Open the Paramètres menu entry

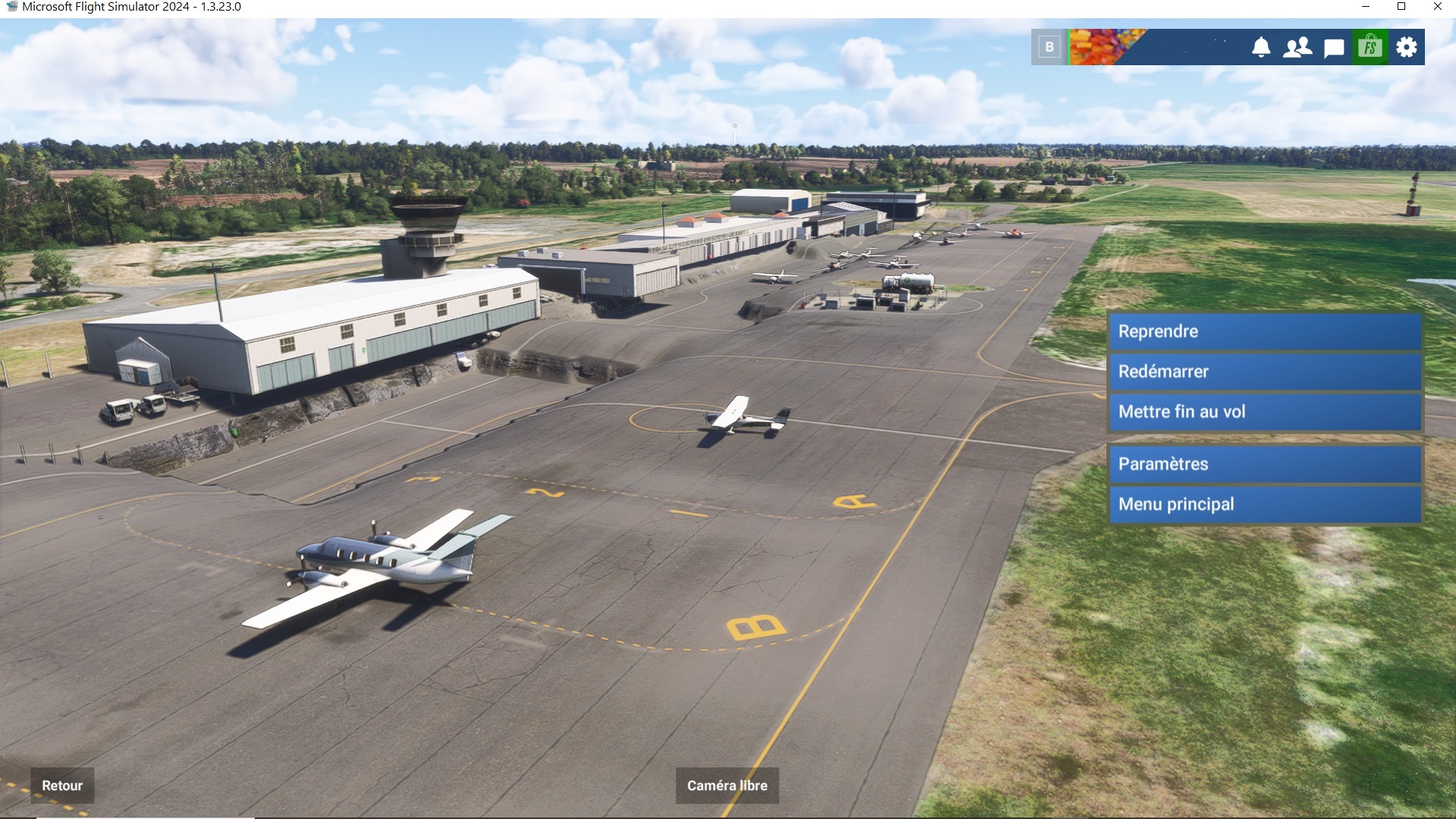[x=1264, y=464]
